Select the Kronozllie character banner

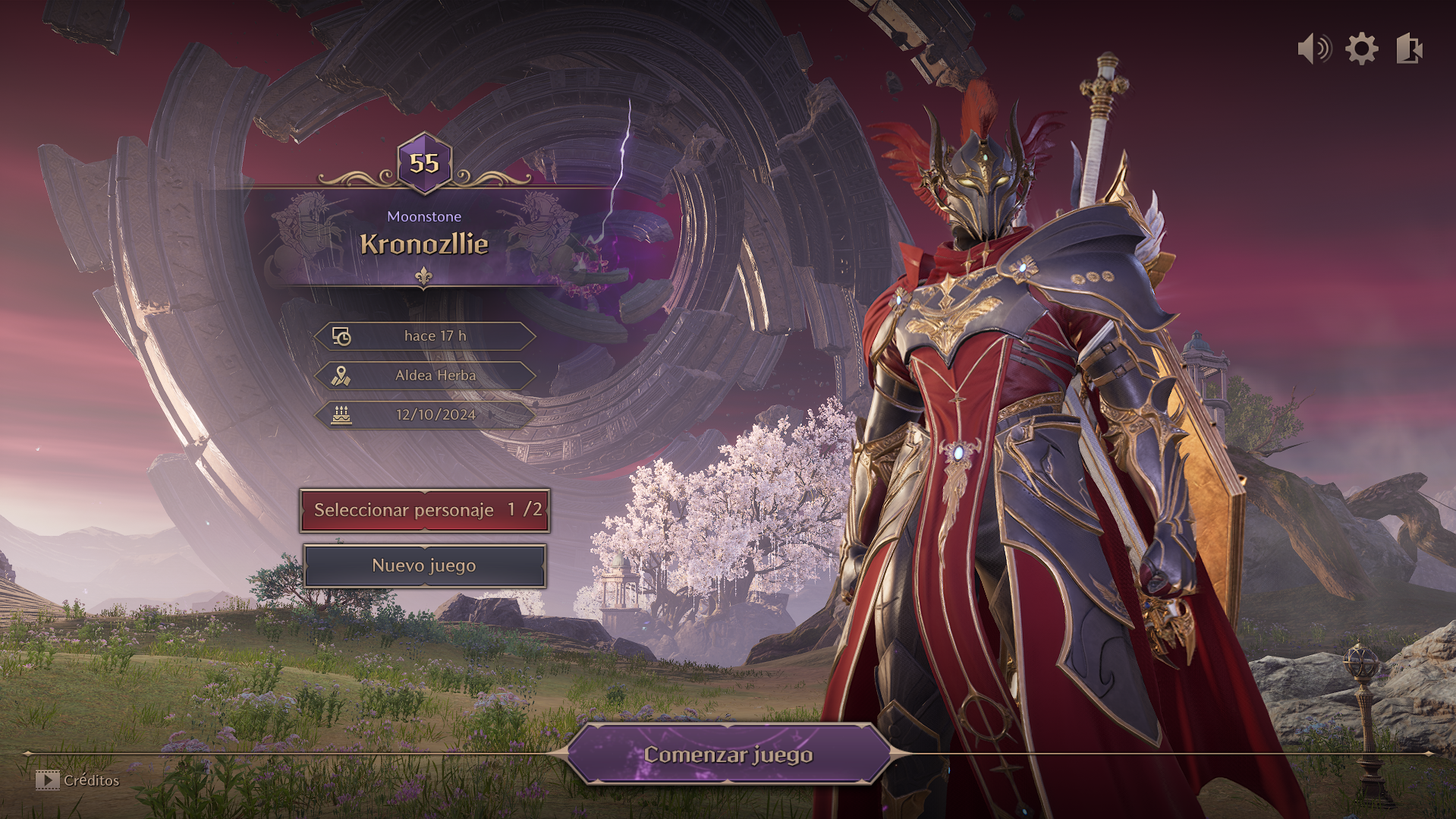click(424, 241)
